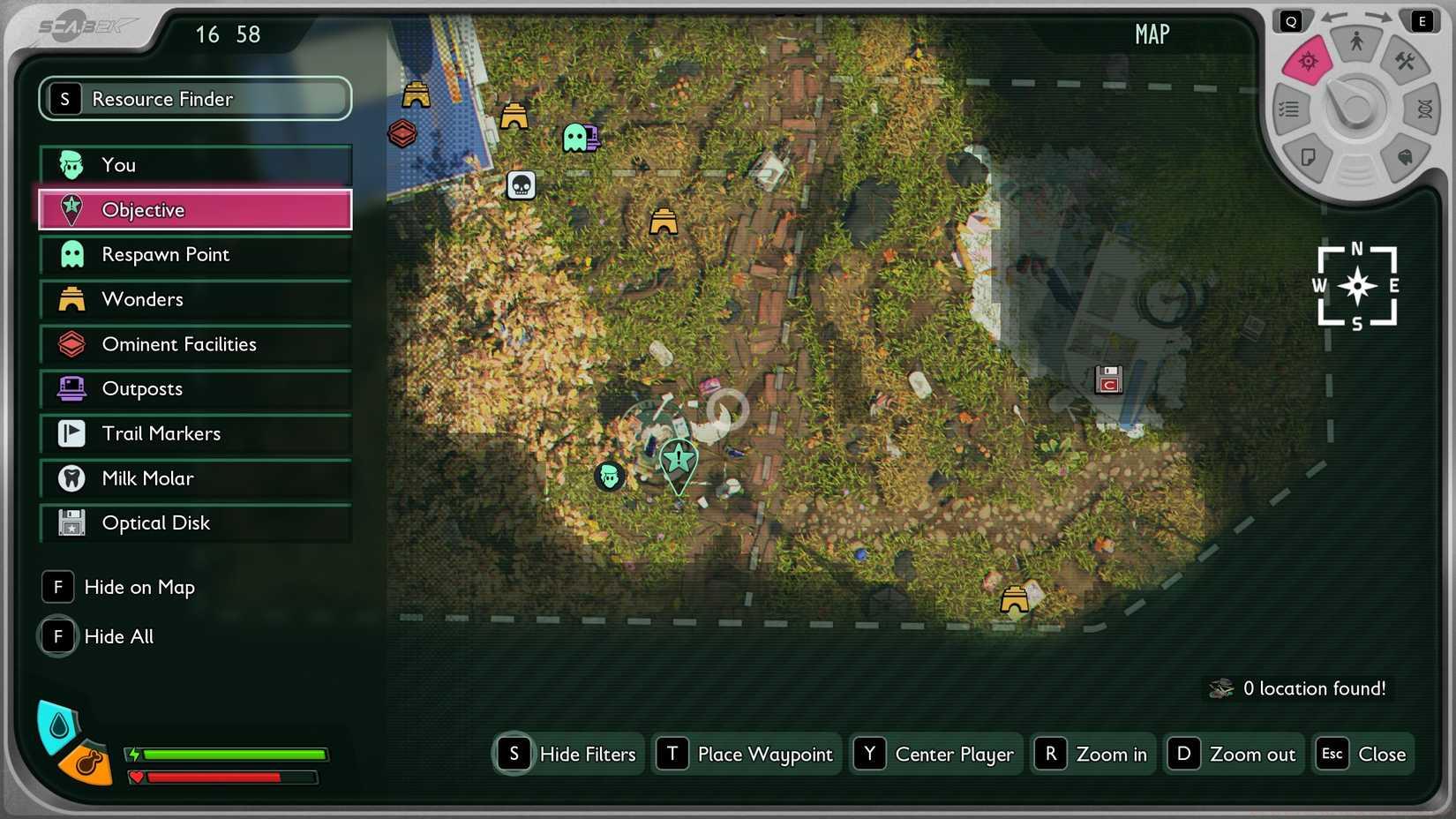Open the character menu in the radial wheel
This screenshot has height=819, width=1456.
[x=1358, y=41]
